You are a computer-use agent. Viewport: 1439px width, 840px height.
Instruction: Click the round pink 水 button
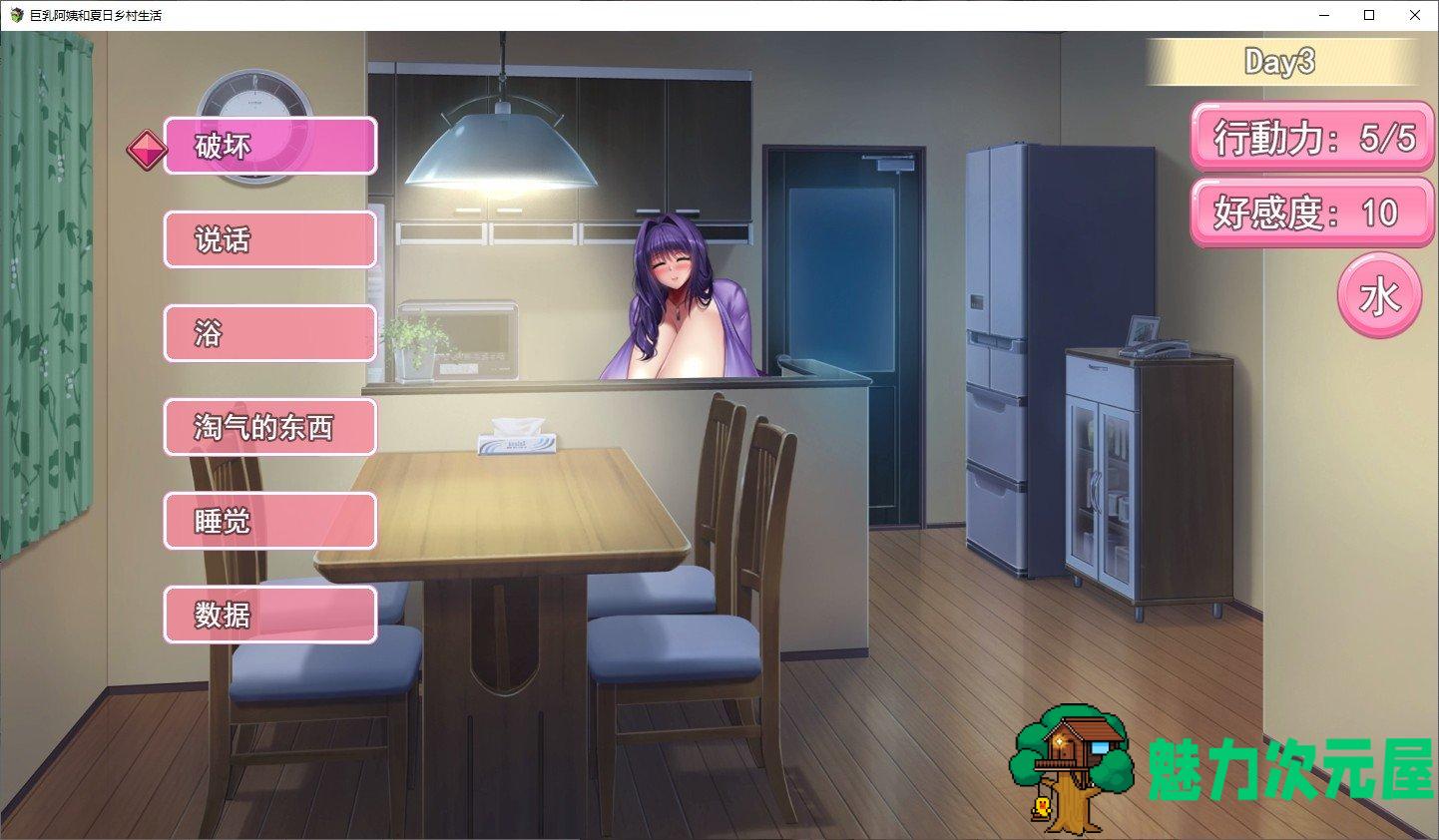coord(1379,296)
